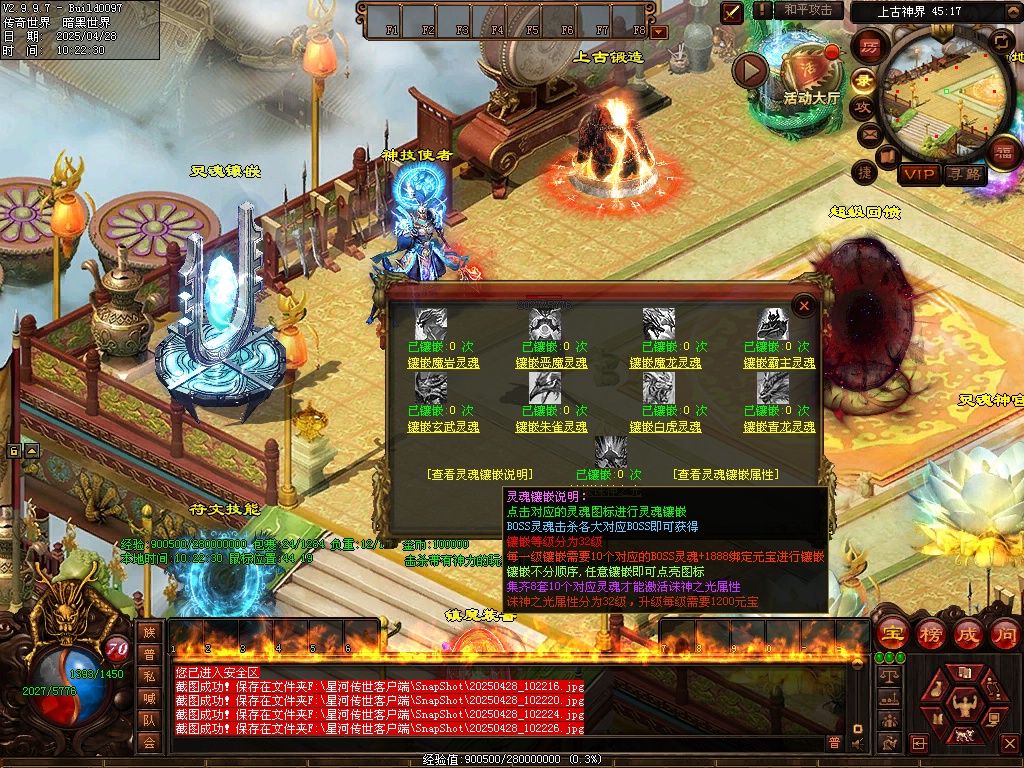The image size is (1024, 768).
Task: Open the mail envelope icon
Action: 868,134
